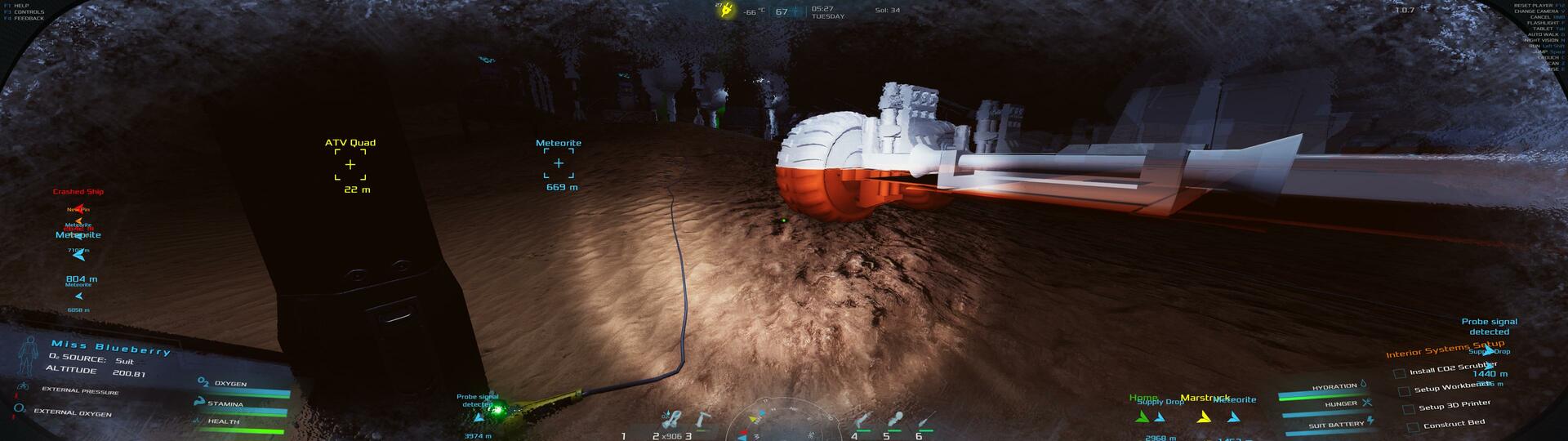Select the Meteorite waypoint reading 669 m

(559, 163)
